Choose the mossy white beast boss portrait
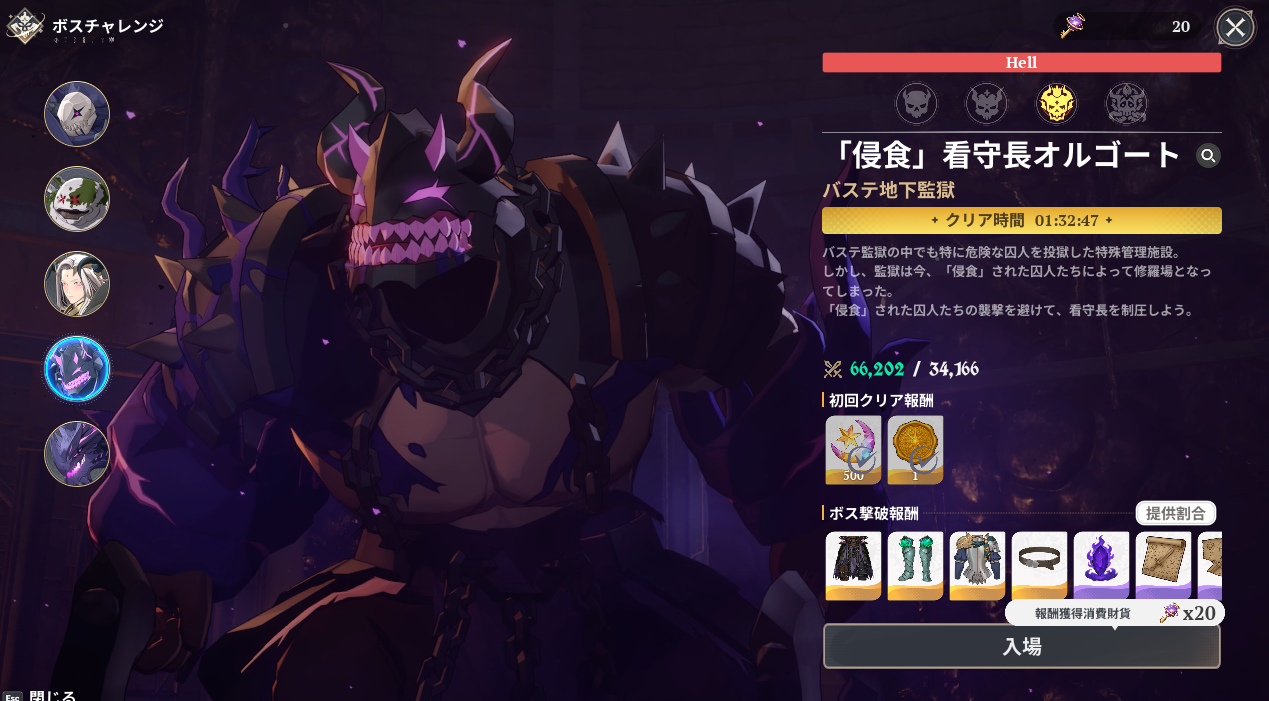The image size is (1269, 701). (x=77, y=199)
